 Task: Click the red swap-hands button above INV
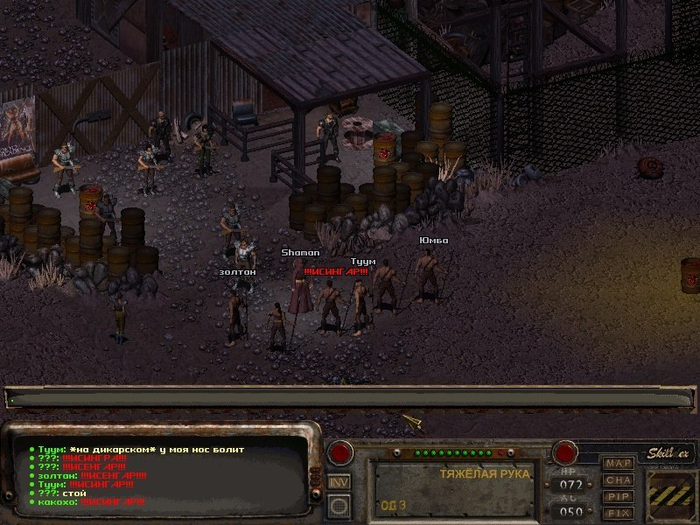(340, 452)
